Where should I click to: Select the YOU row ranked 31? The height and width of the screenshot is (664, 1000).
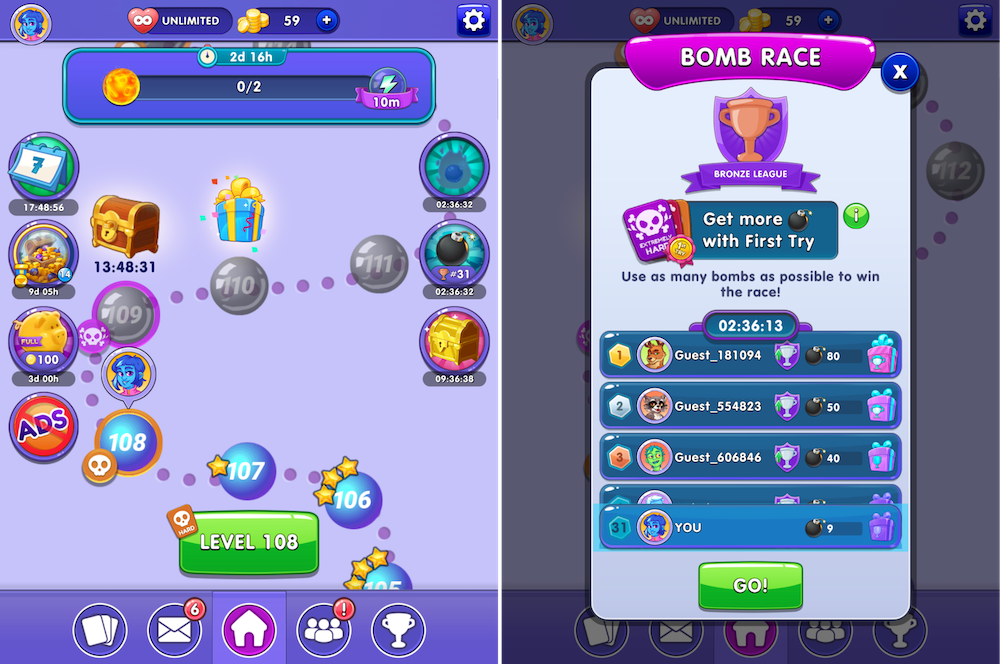pos(750,527)
